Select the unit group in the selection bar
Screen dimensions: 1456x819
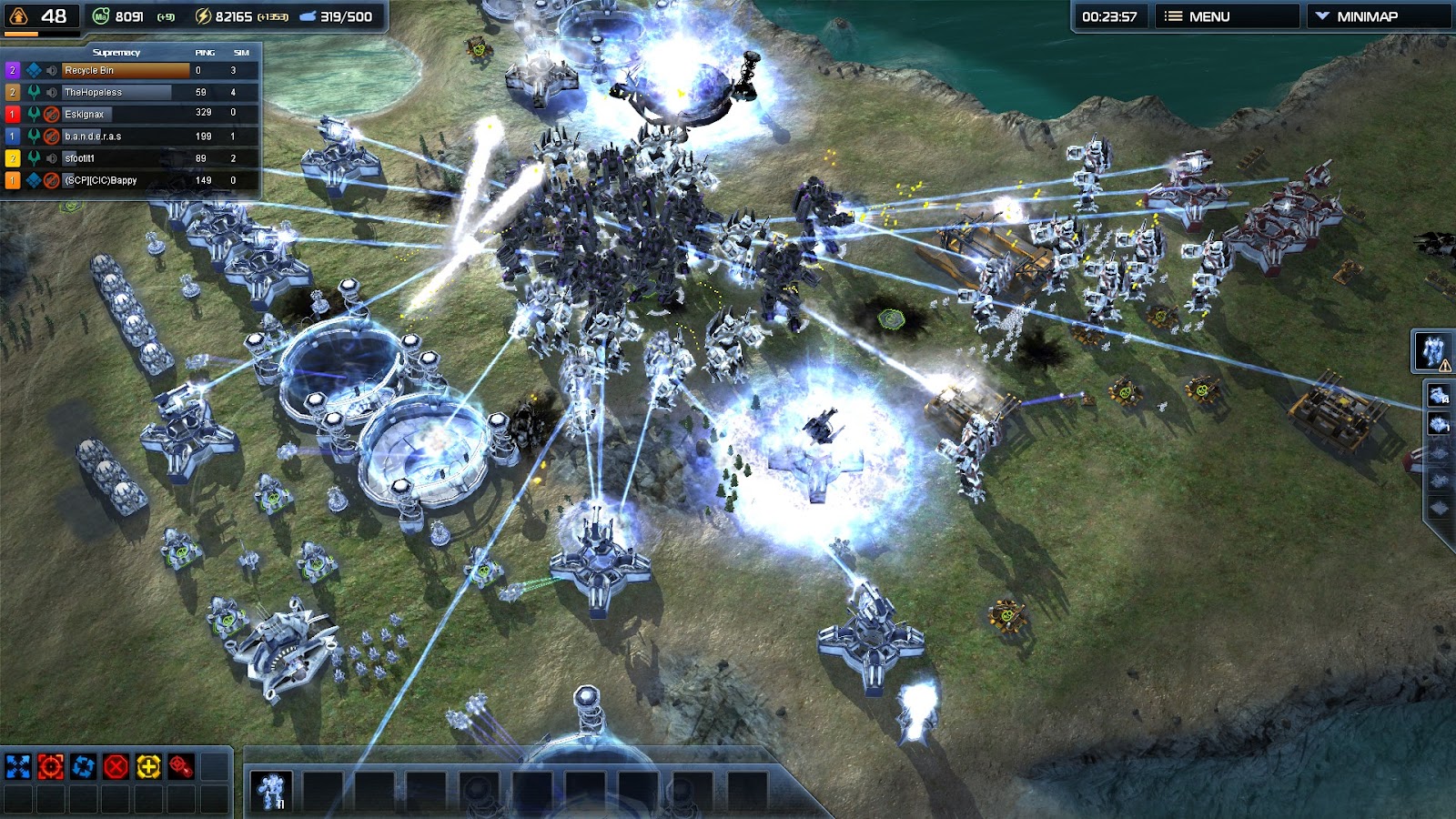(271, 790)
